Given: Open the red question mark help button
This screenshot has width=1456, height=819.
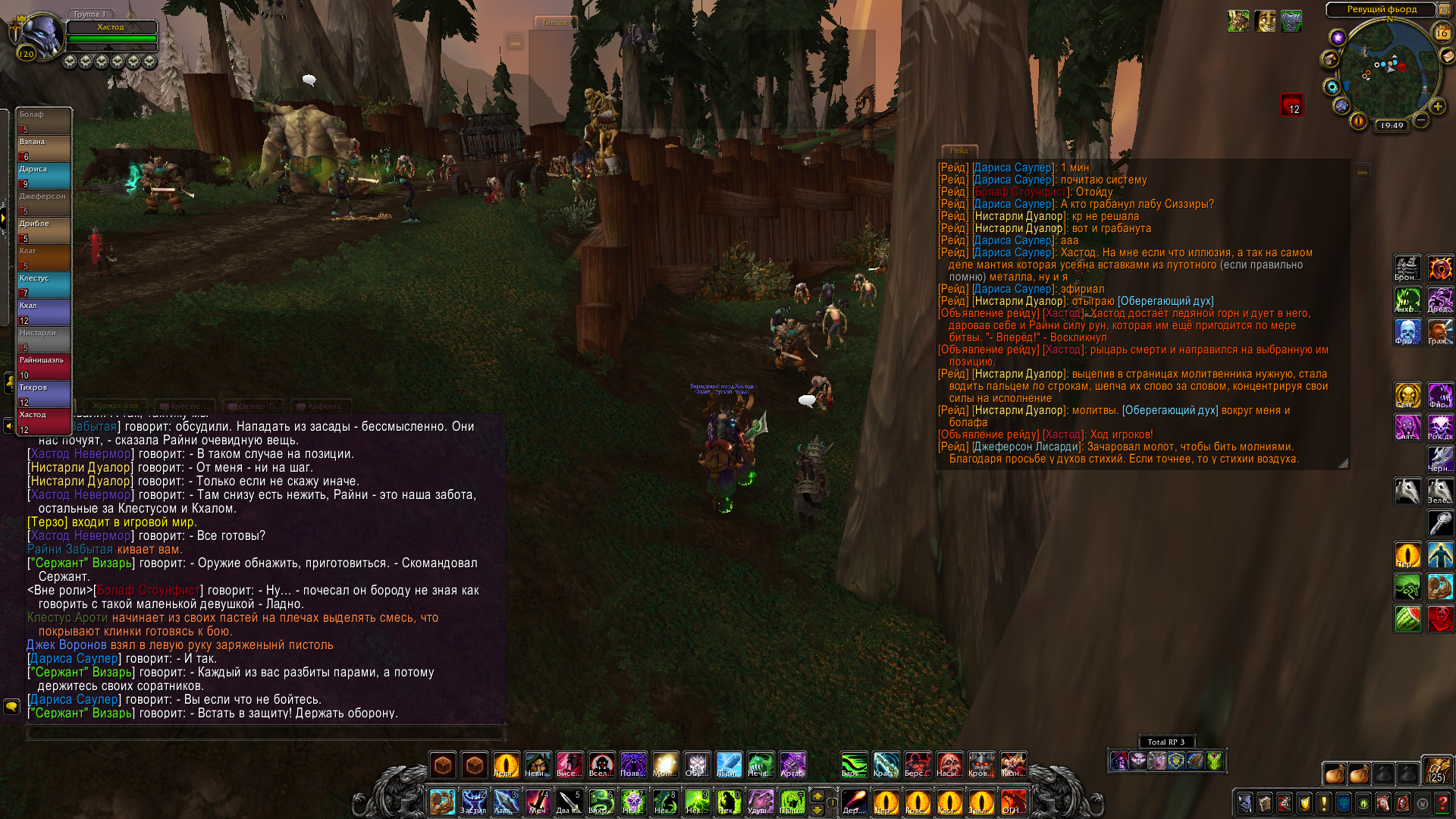Looking at the screenshot, I should point(1442,803).
